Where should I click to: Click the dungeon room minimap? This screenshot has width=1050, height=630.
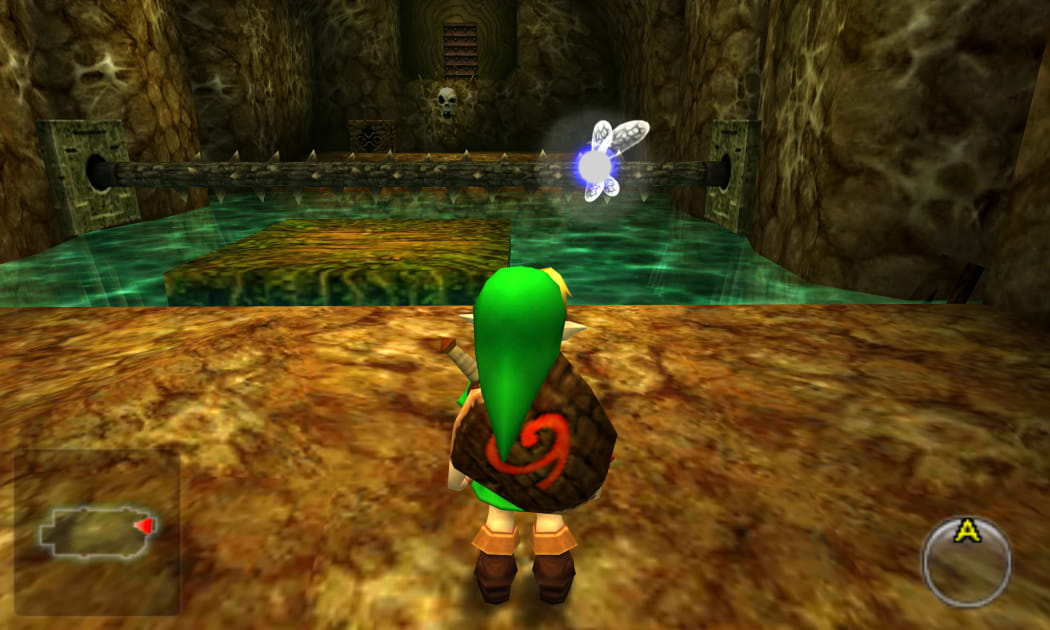[x=93, y=531]
